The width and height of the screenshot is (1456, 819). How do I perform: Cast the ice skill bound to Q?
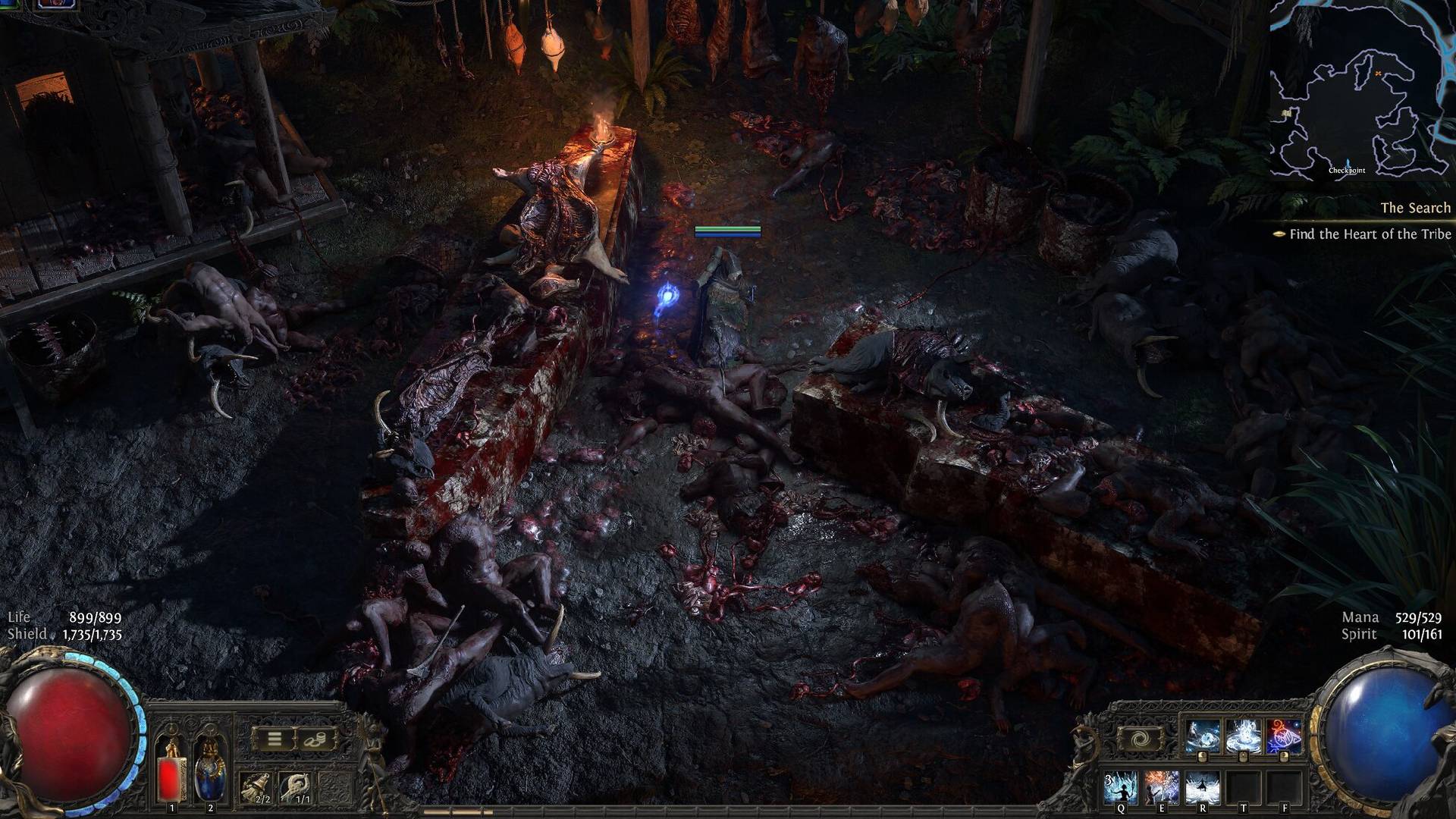click(x=1121, y=788)
